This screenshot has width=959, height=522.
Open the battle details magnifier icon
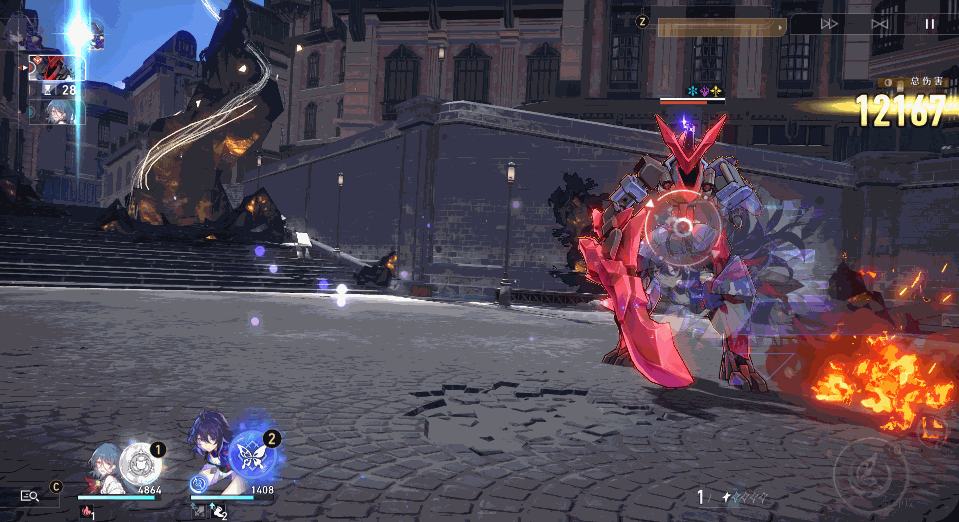tap(29, 495)
